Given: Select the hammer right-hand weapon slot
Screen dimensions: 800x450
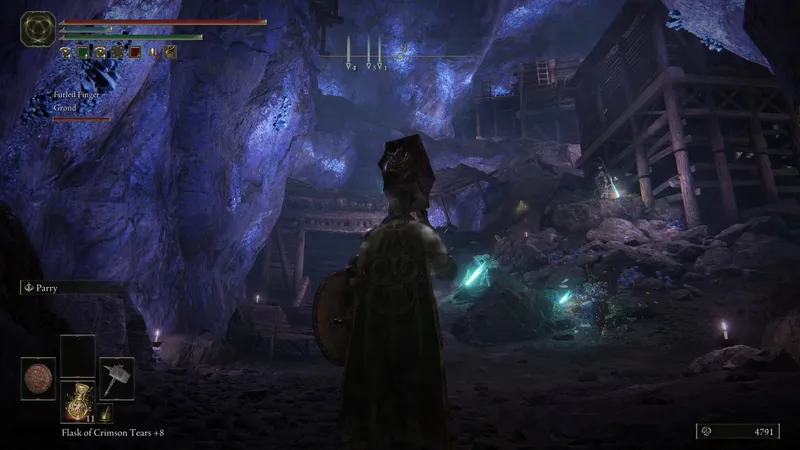Looking at the screenshot, I should [116, 377].
